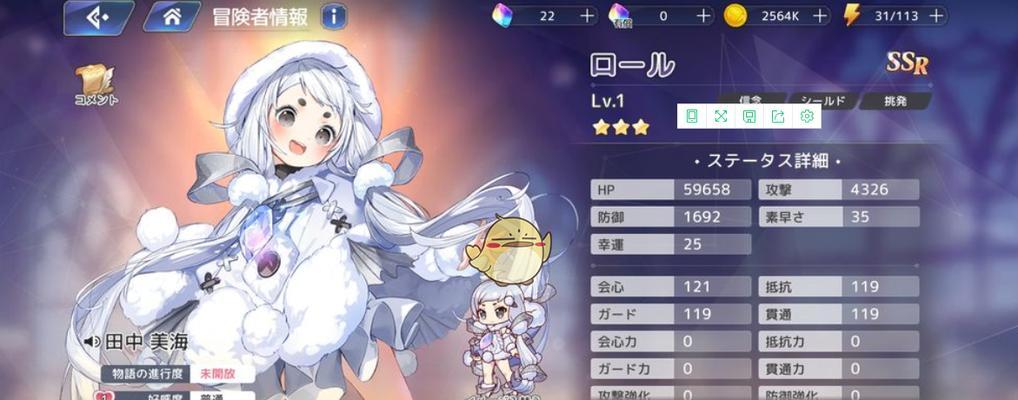Click the overlay's save icon
The height and width of the screenshot is (400, 1018).
point(749,117)
